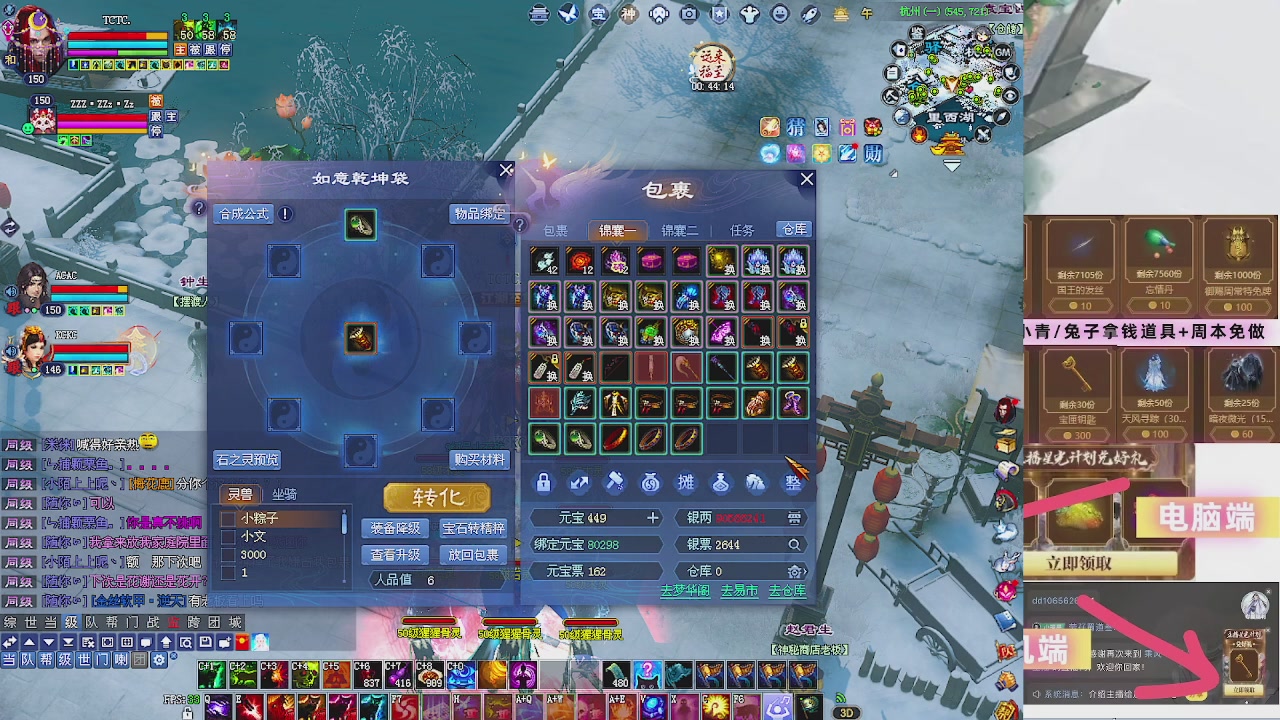Viewport: 1280px width, 720px height.
Task: Click the 整 sort inventory button
Action: pos(793,483)
